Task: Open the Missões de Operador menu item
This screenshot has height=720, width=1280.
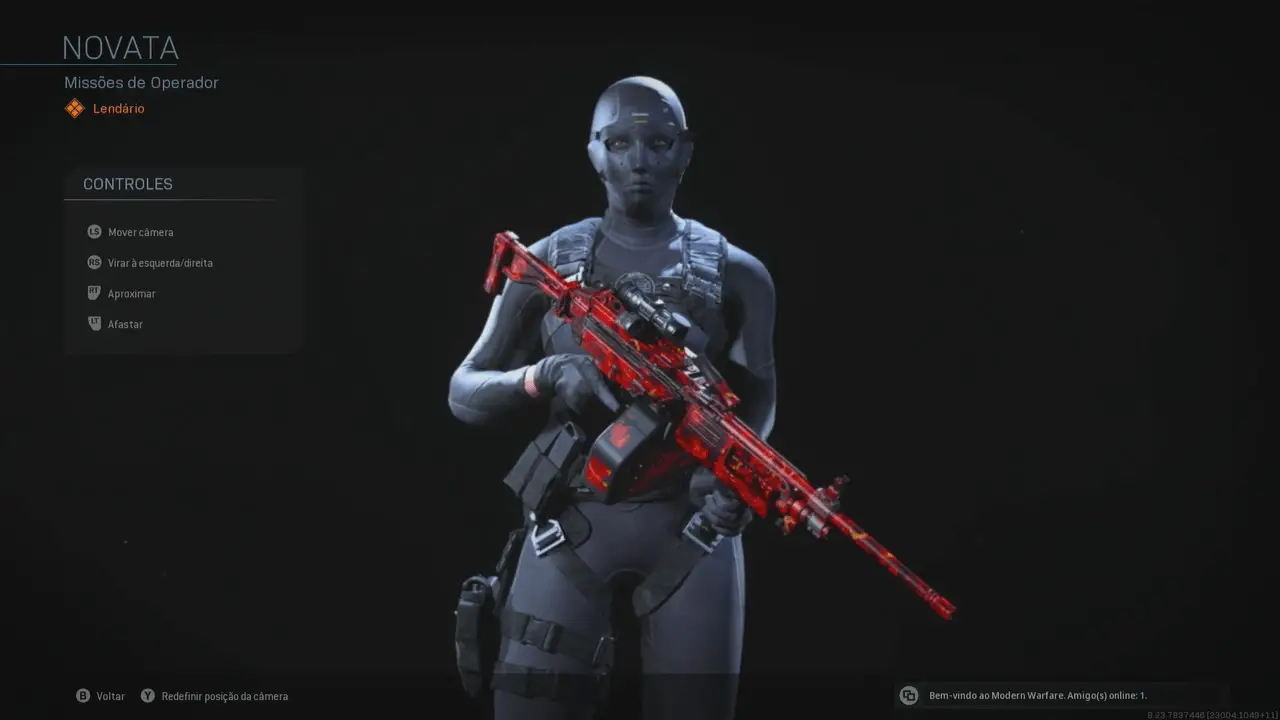Action: pyautogui.click(x=140, y=82)
